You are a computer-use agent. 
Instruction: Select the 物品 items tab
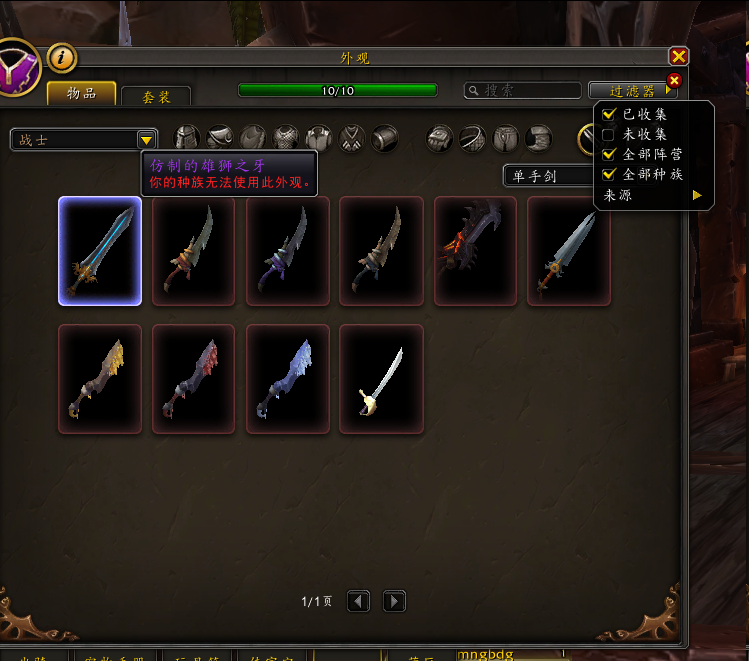[x=81, y=94]
